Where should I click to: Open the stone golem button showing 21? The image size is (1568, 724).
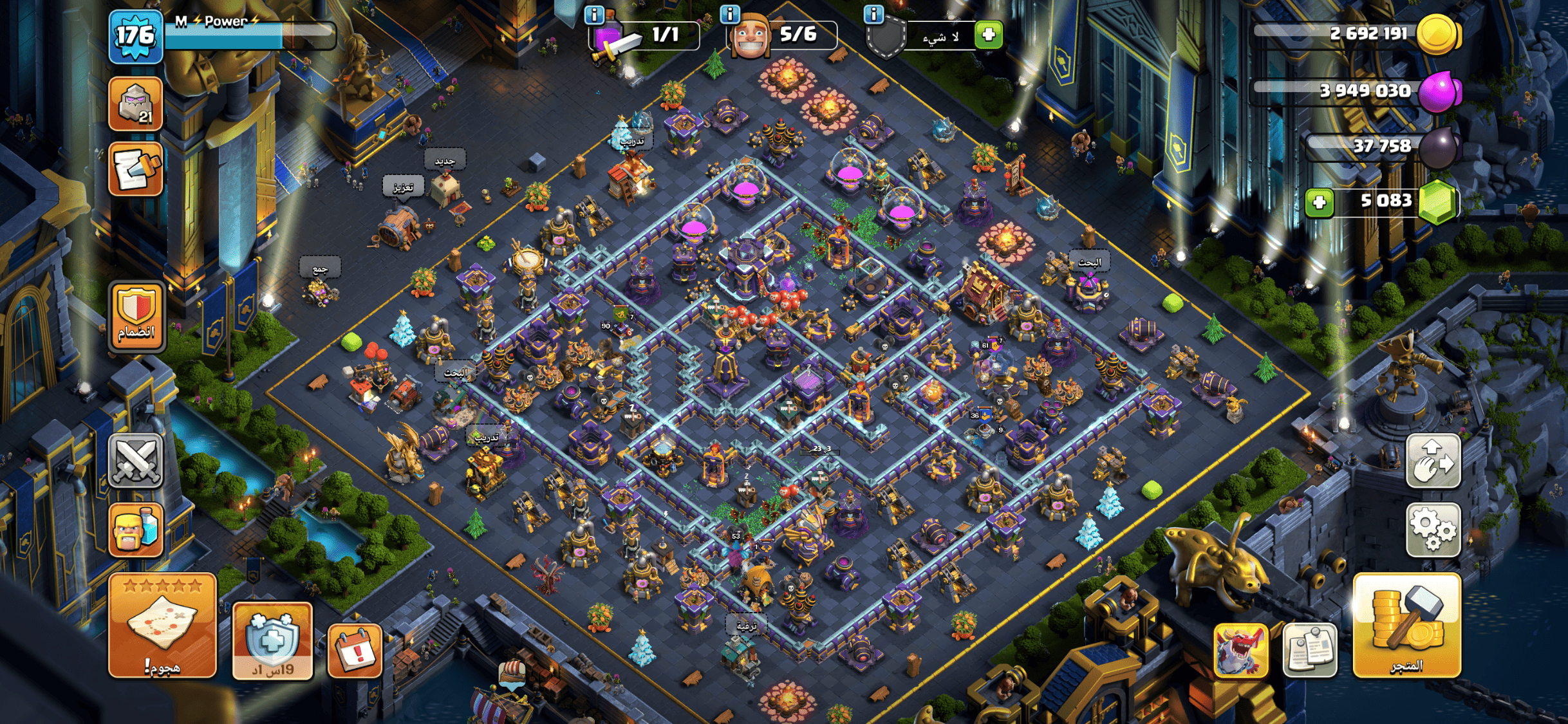pos(136,103)
